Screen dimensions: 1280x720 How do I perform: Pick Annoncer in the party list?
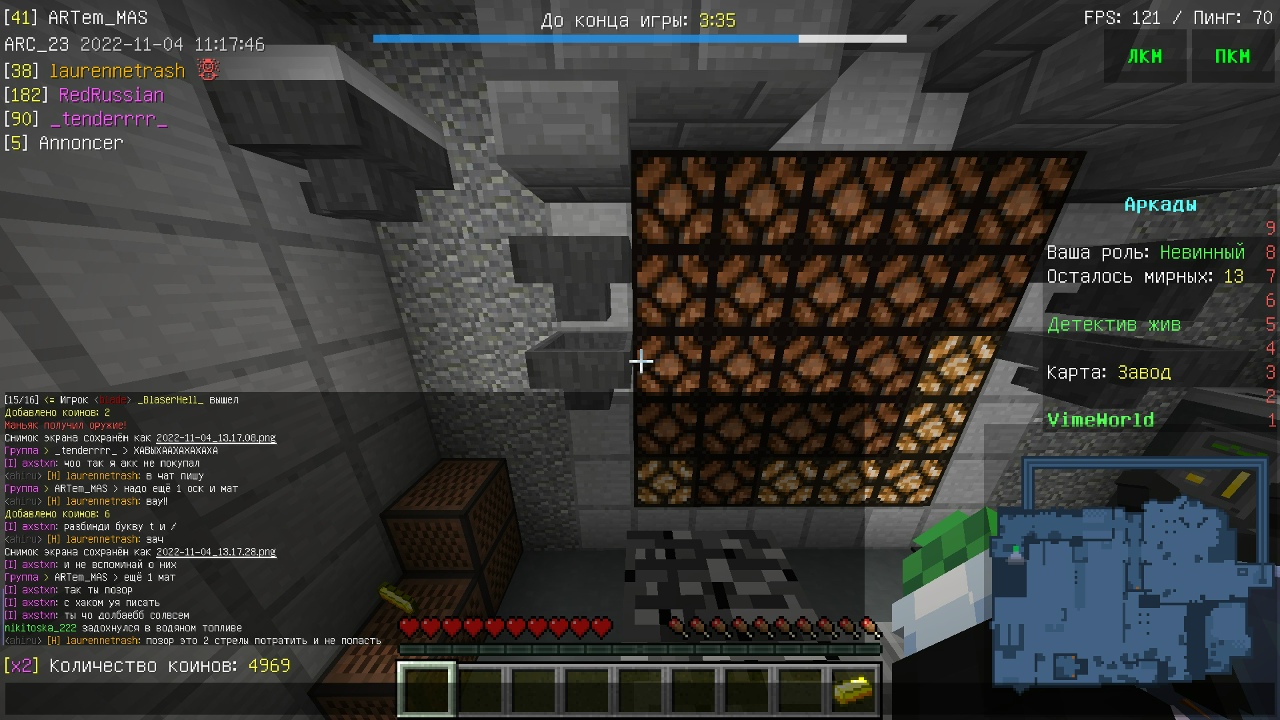pos(81,143)
